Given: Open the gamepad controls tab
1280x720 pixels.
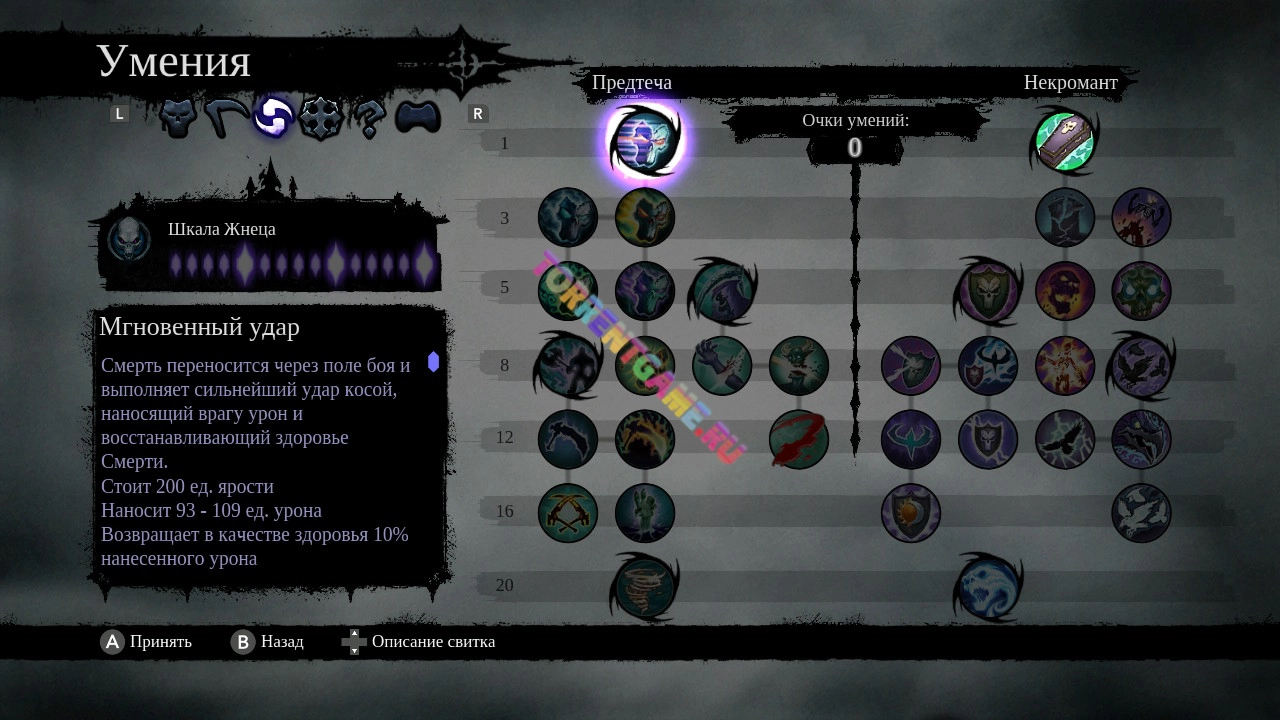Looking at the screenshot, I should pos(418,118).
